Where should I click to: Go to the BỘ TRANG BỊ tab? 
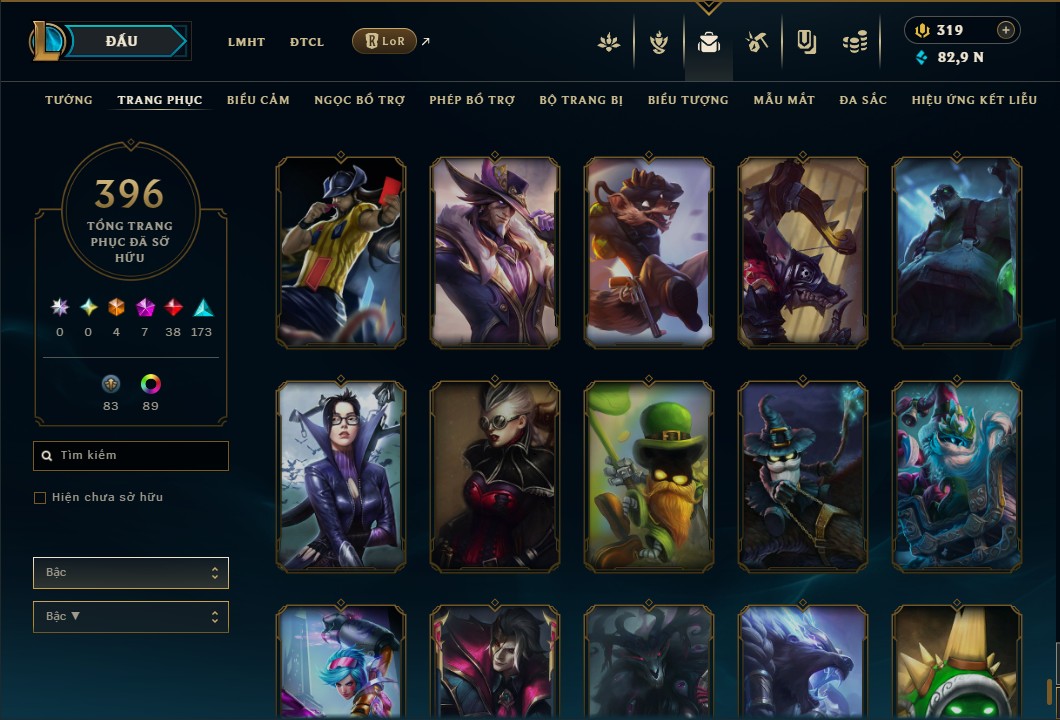[x=581, y=100]
